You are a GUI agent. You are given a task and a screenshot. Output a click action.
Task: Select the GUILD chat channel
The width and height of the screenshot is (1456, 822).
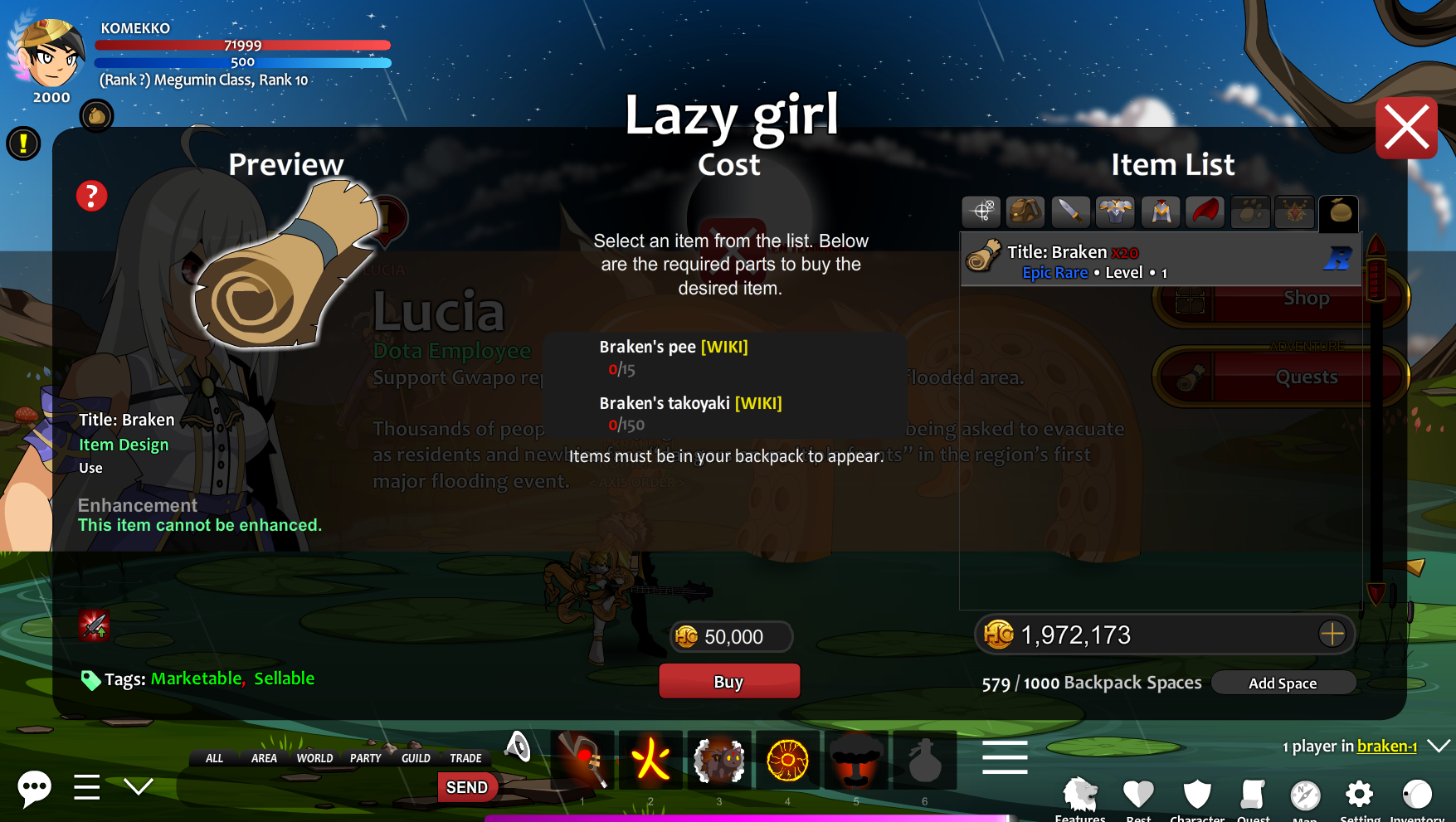coord(416,758)
